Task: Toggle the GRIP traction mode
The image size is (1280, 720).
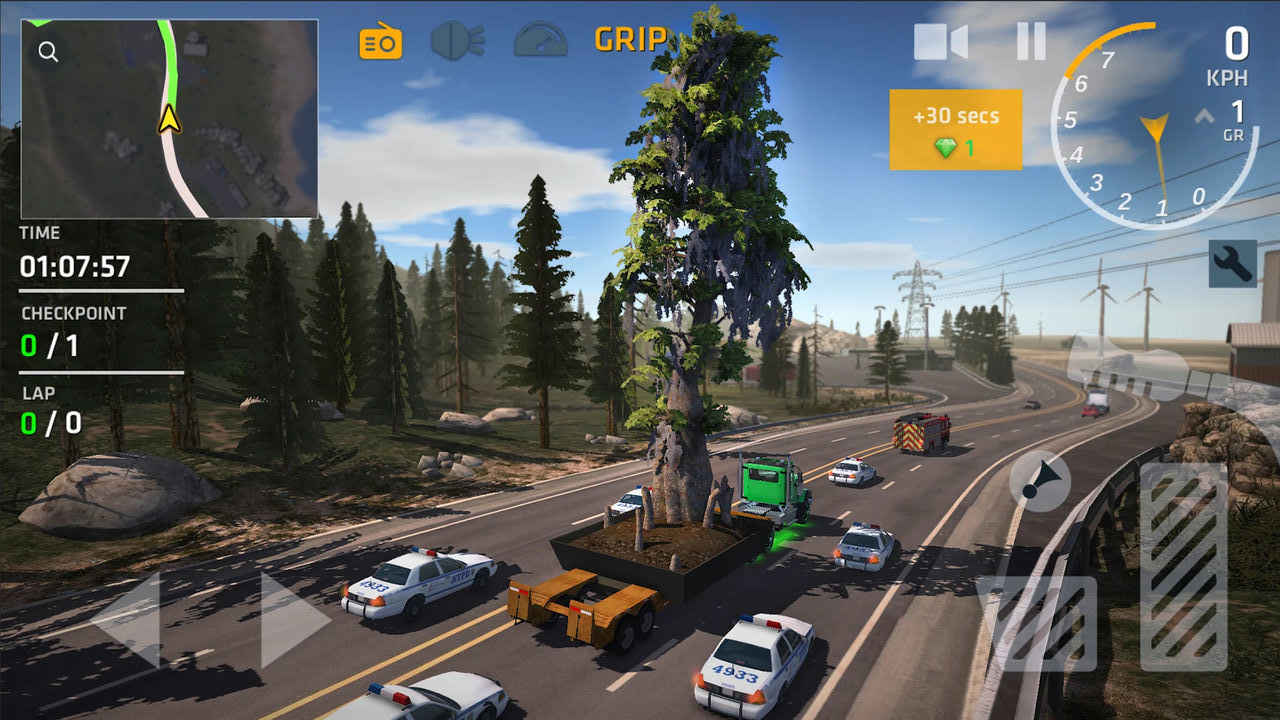Action: (630, 39)
